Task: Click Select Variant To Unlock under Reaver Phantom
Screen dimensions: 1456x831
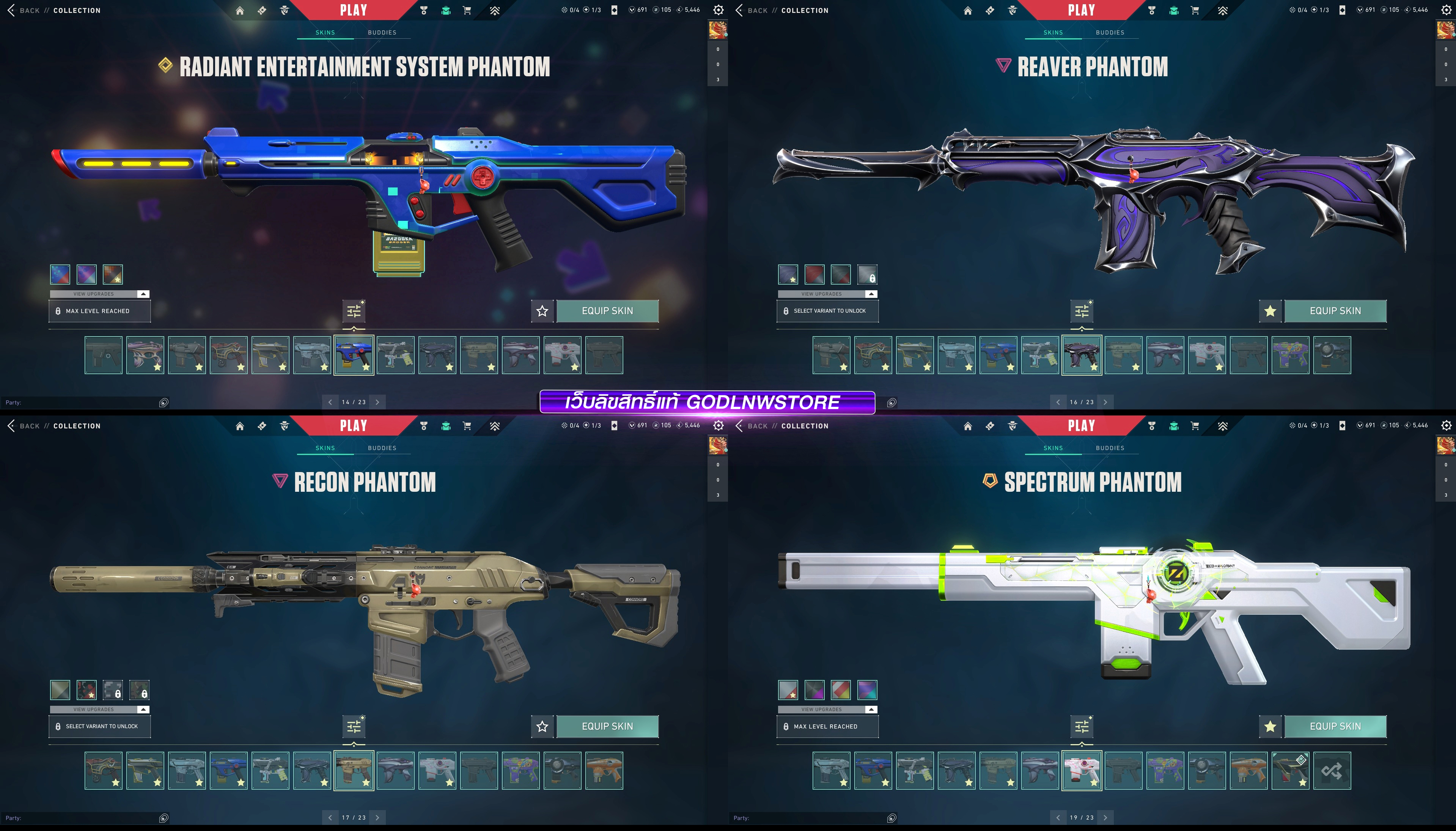Action: 827,311
